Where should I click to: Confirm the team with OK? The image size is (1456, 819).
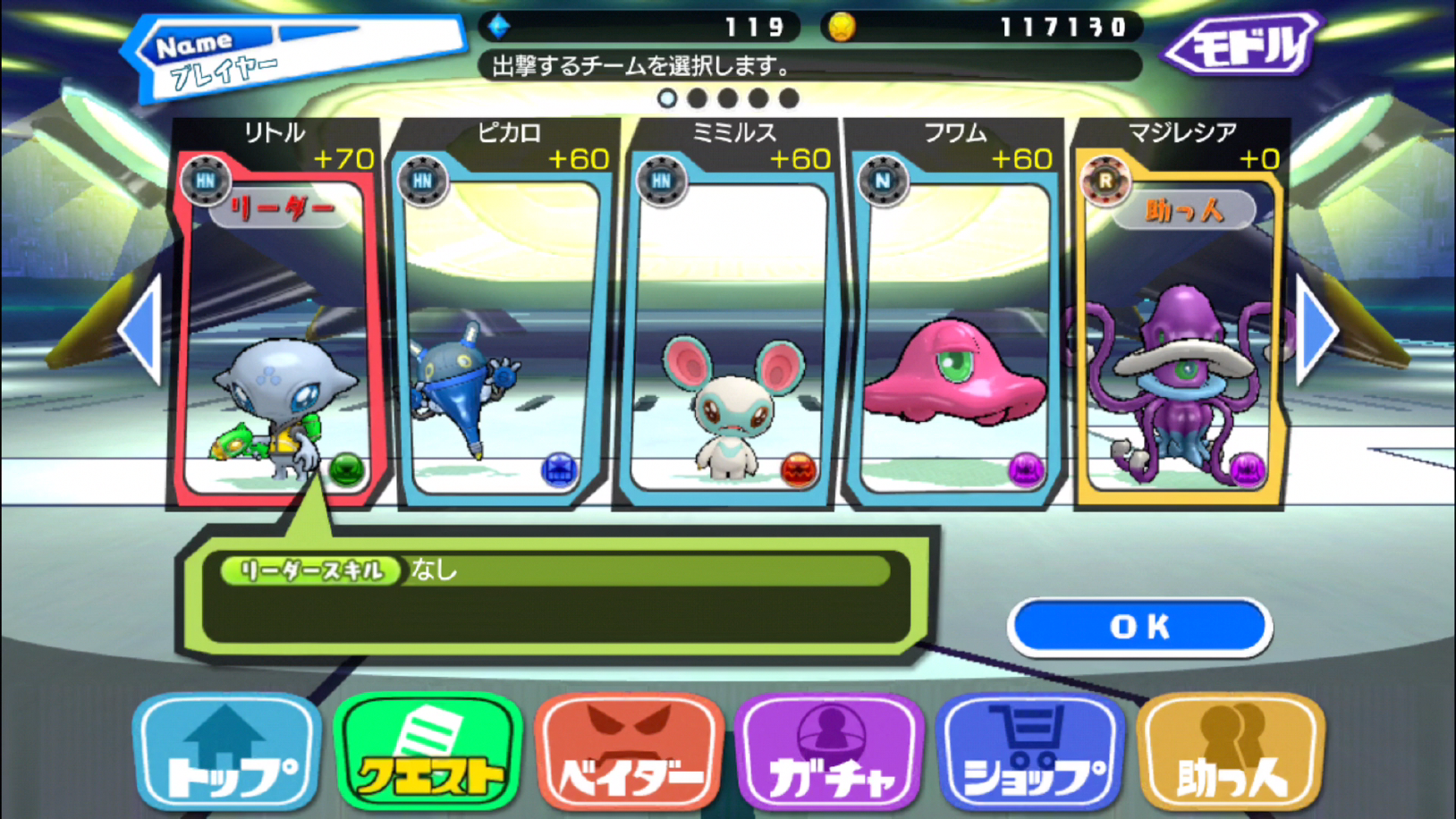click(x=1139, y=627)
